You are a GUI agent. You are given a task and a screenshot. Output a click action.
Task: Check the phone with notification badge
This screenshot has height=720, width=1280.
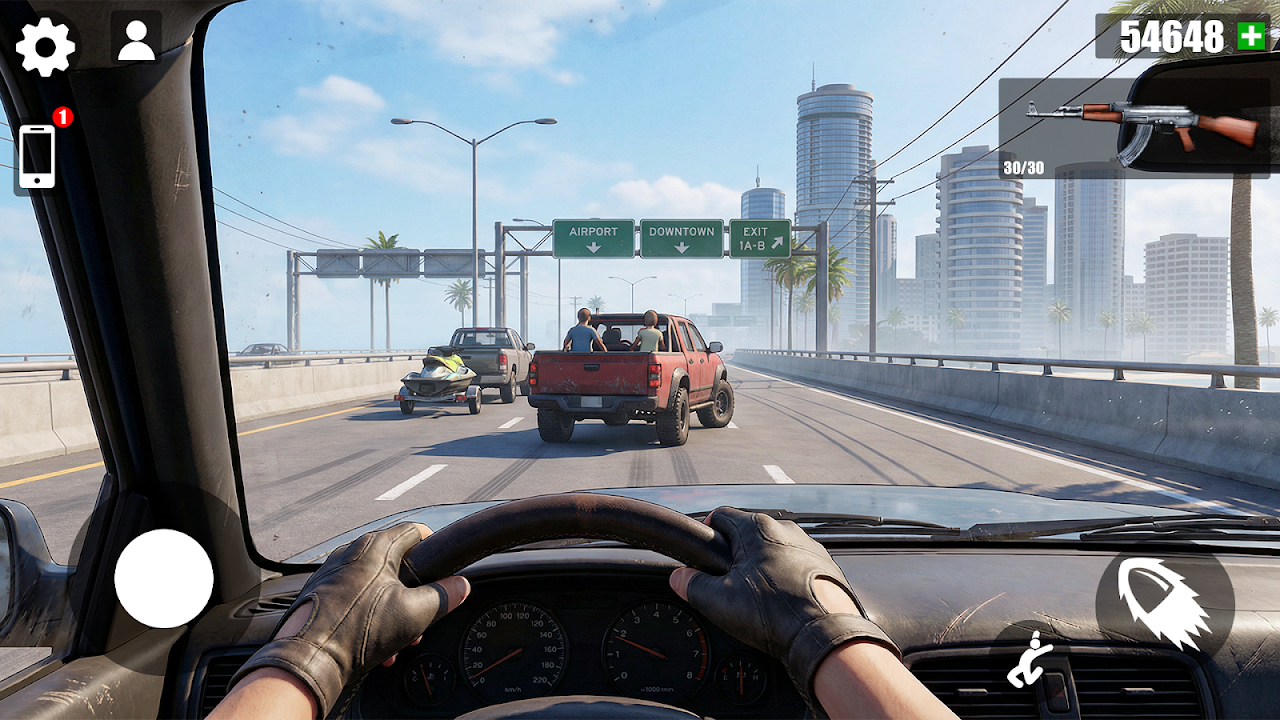(38, 156)
